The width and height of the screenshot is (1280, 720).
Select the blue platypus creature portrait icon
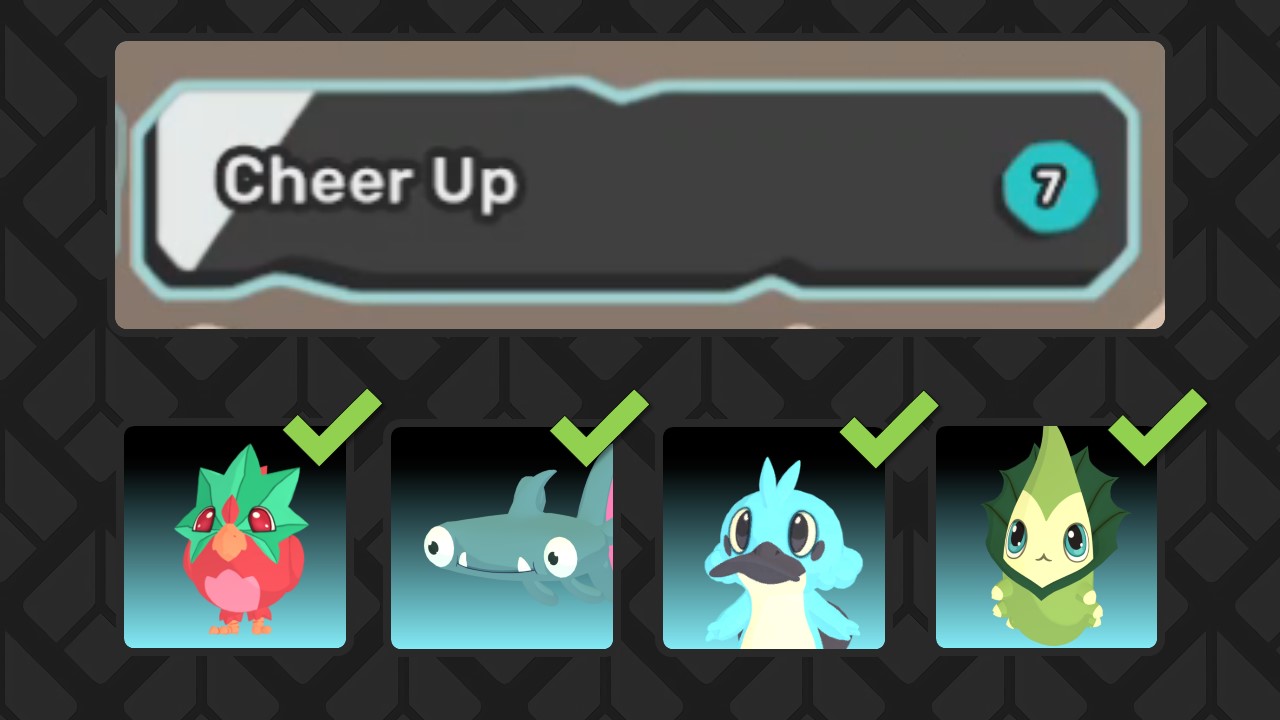tap(774, 540)
